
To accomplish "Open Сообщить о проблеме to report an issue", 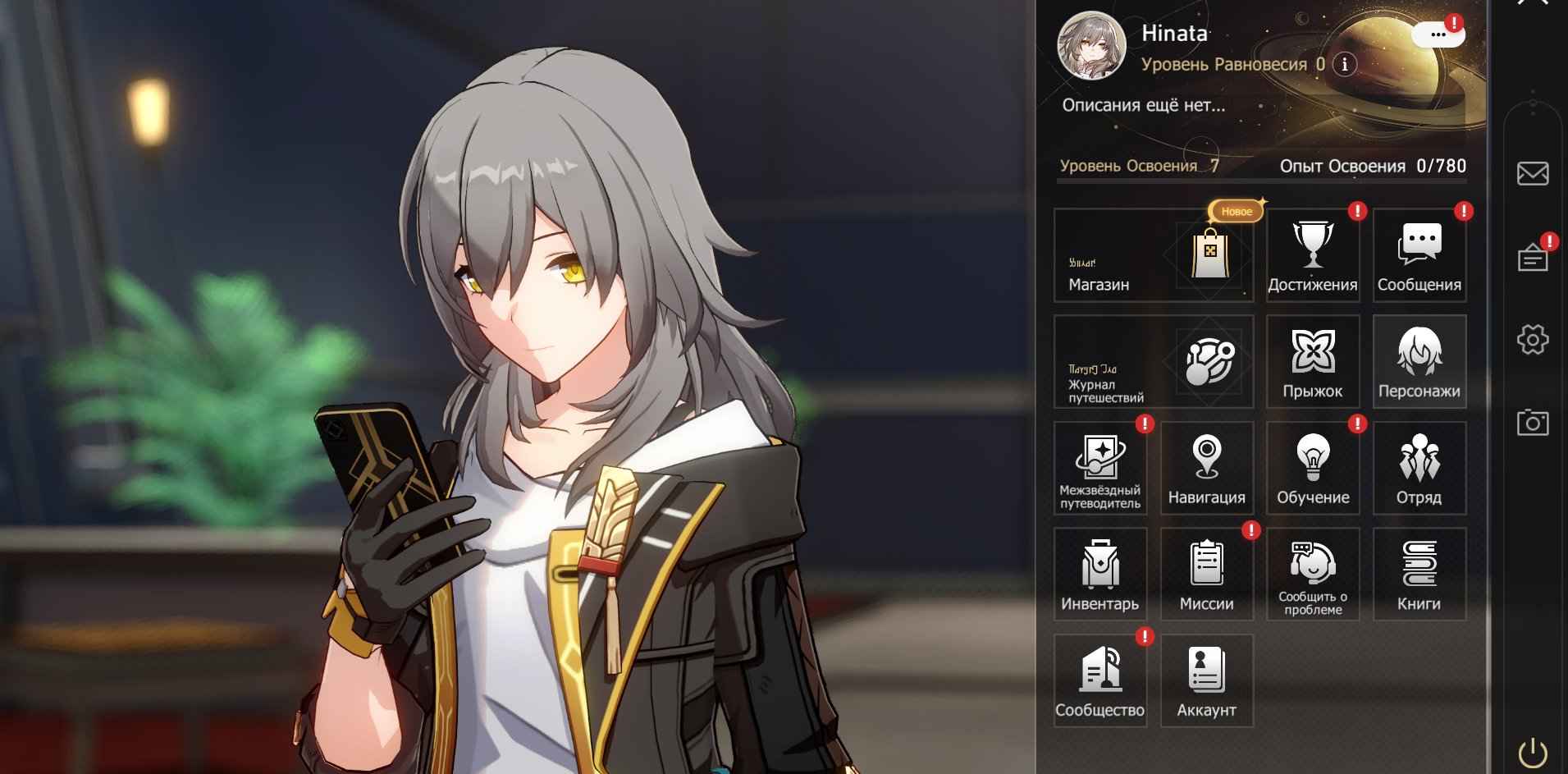I will [1314, 574].
